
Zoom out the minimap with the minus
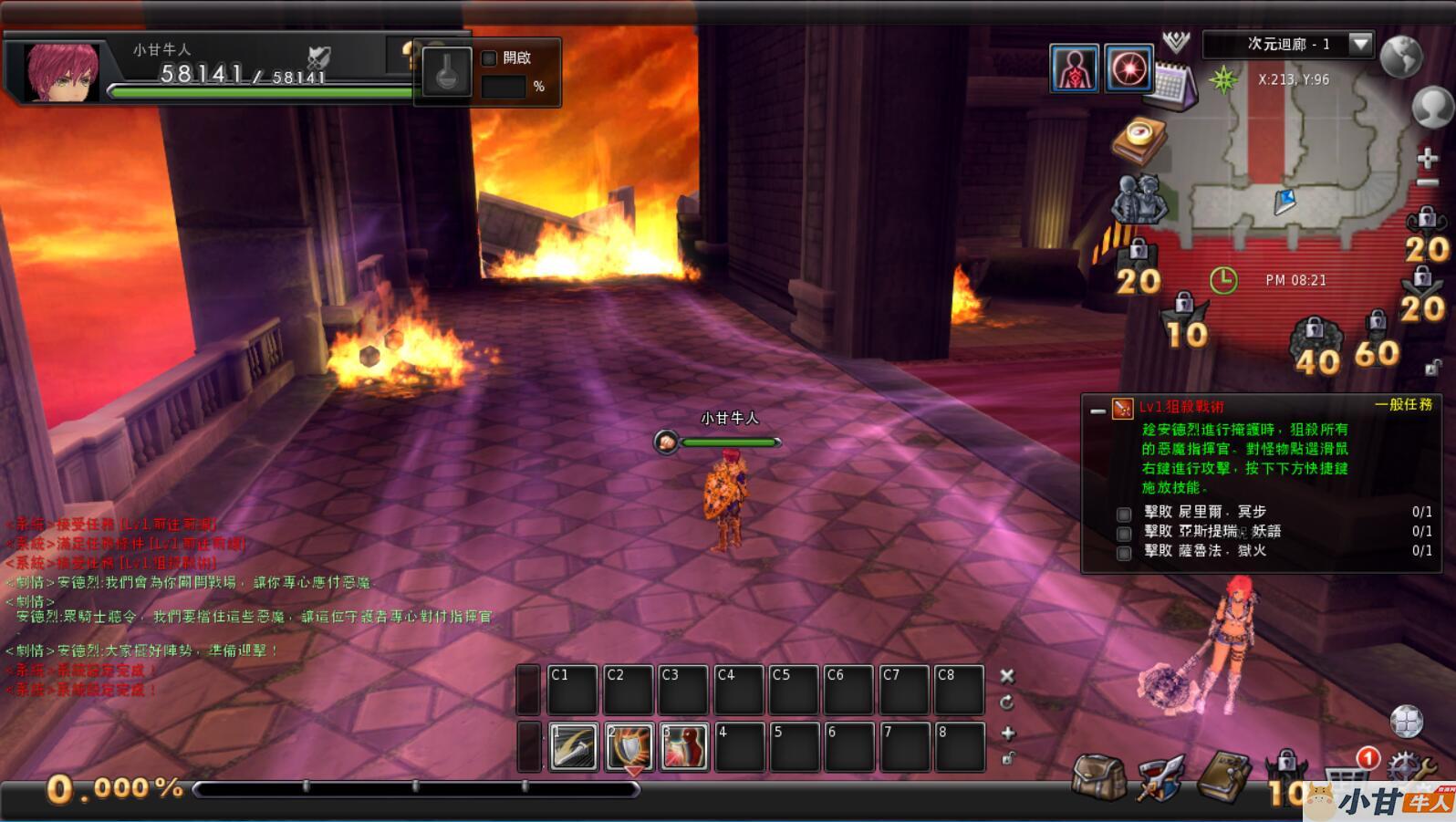click(1427, 182)
